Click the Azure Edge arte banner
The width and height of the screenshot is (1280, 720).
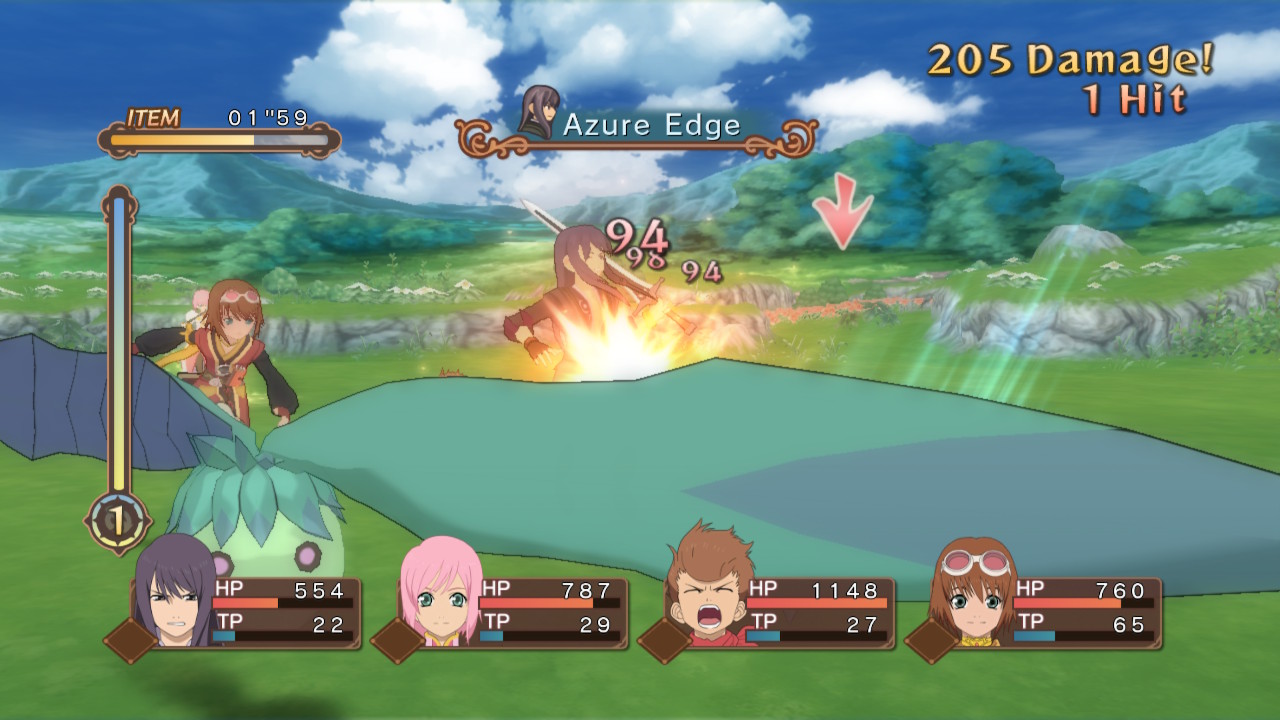click(x=637, y=127)
